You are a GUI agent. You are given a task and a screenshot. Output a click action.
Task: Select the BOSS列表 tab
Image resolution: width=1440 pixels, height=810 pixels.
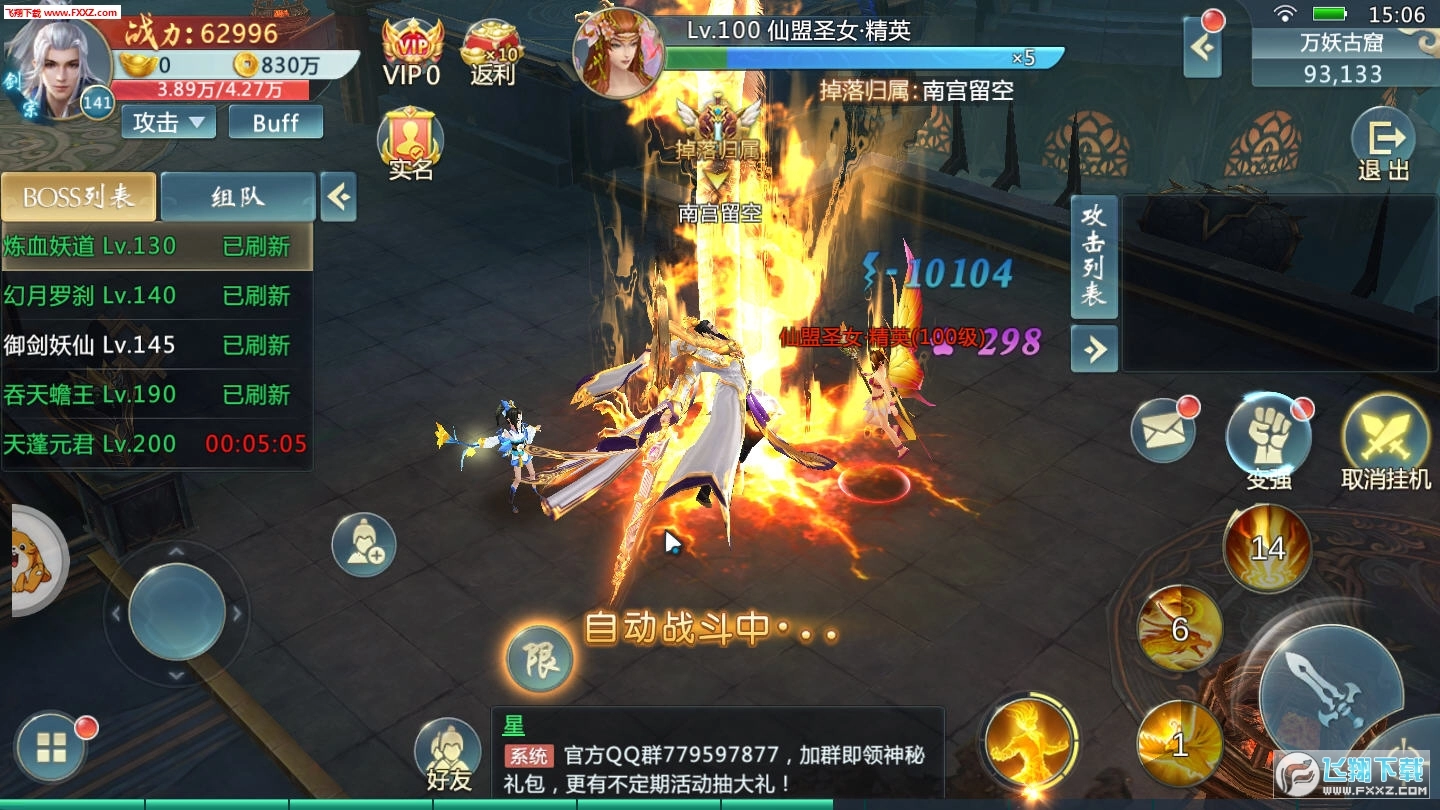pos(79,197)
